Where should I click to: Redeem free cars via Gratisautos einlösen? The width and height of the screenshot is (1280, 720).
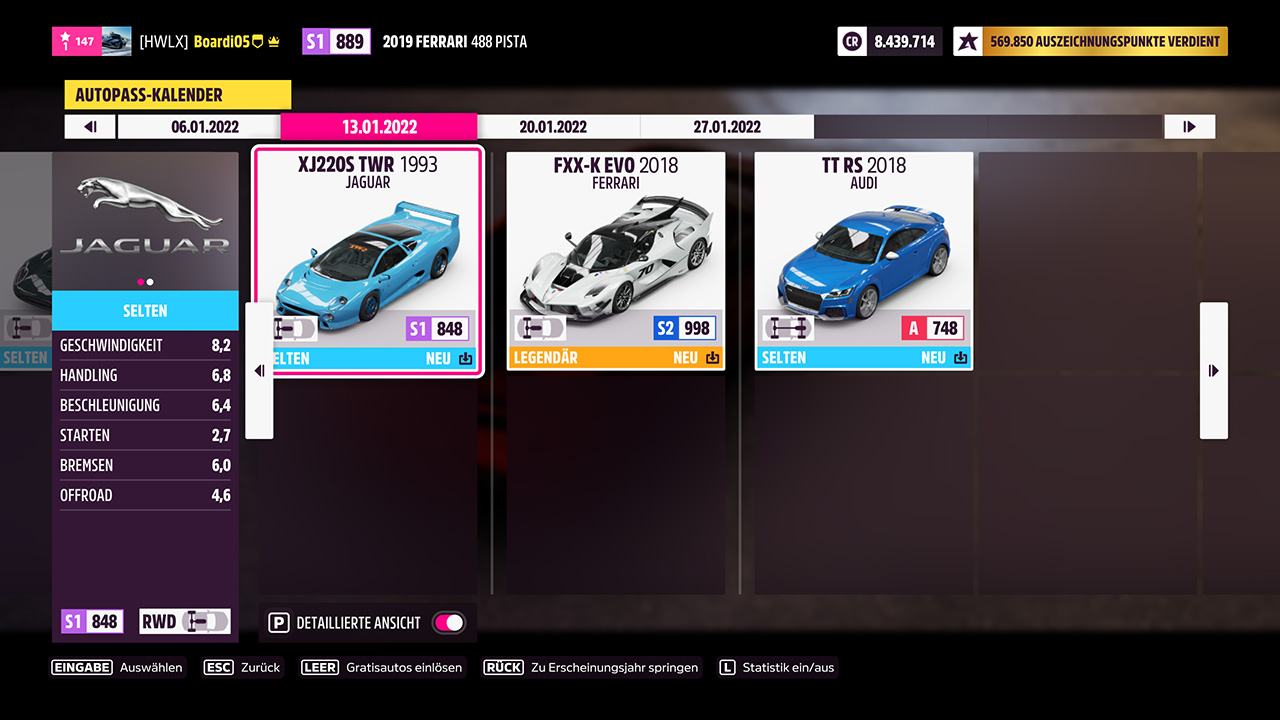pos(383,667)
